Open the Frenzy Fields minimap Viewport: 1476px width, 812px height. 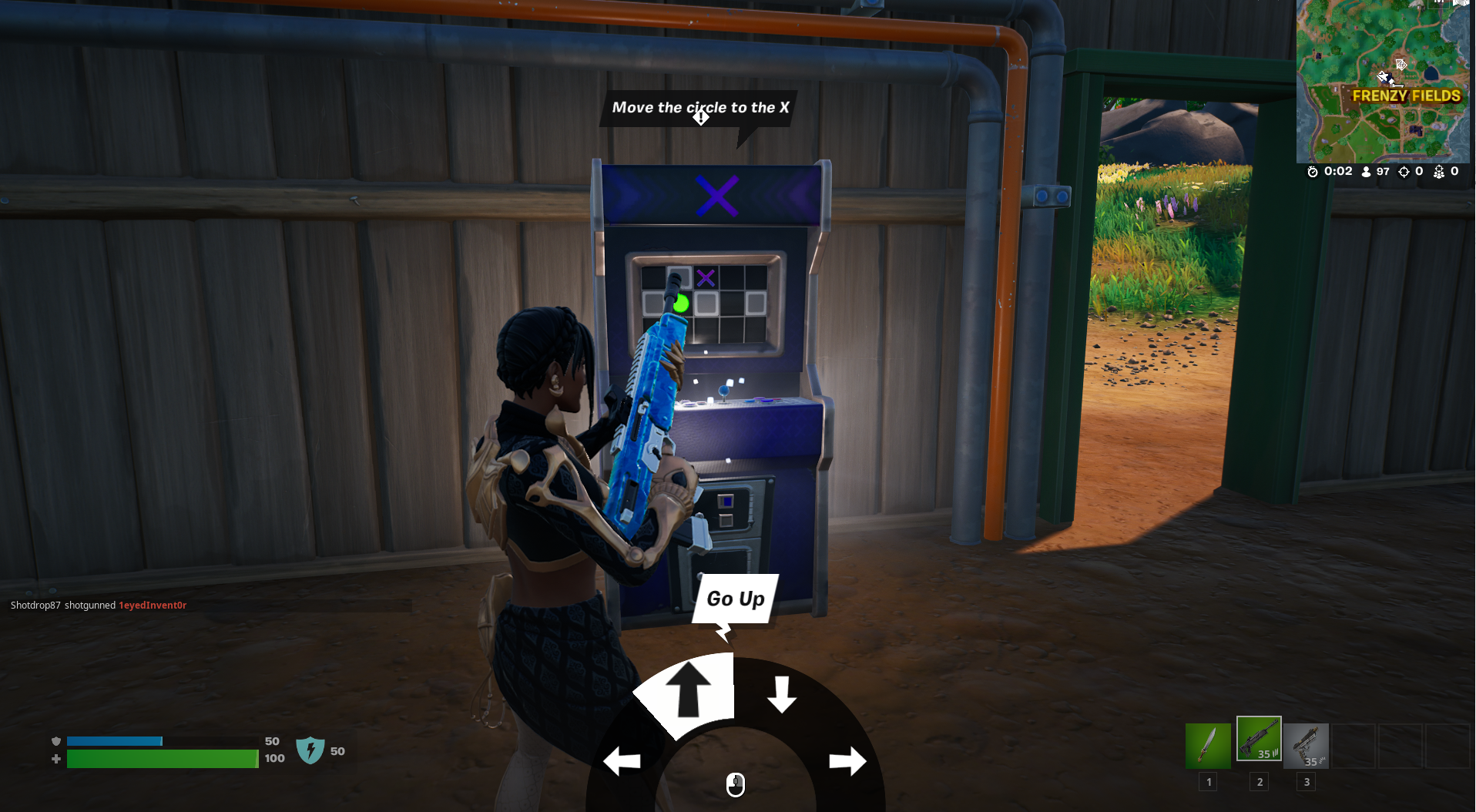point(1382,81)
